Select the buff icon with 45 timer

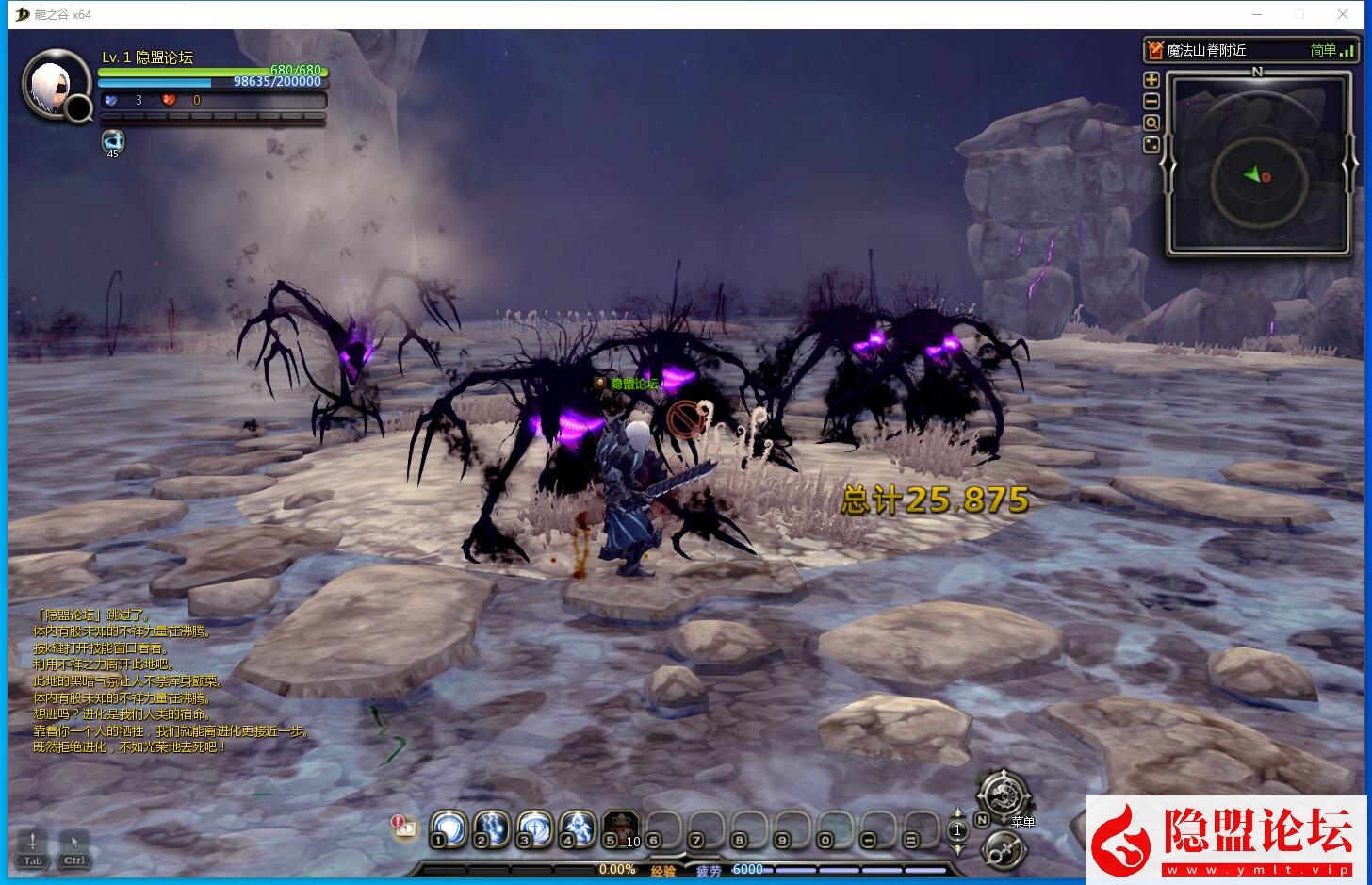tap(113, 141)
